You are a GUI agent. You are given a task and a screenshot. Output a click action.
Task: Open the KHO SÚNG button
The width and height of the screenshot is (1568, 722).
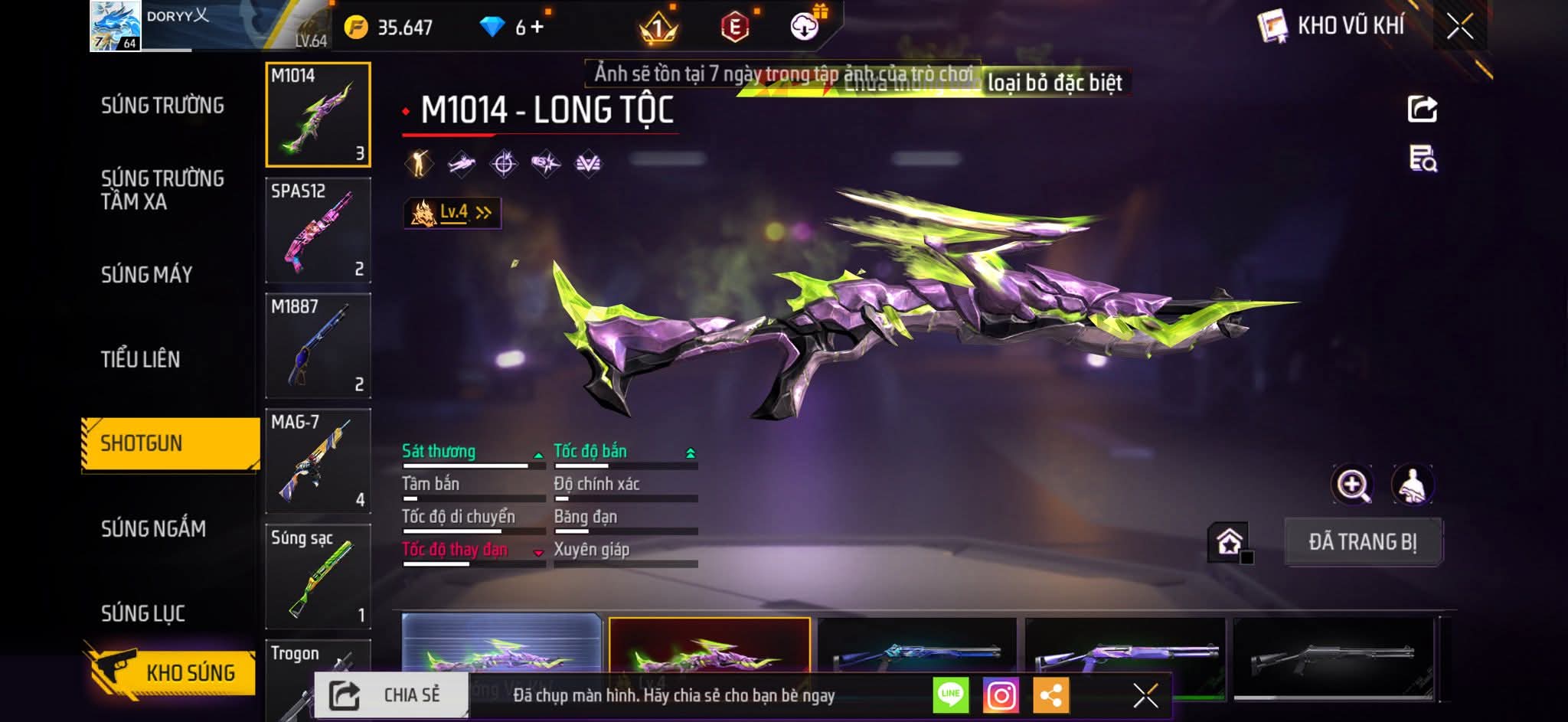pyautogui.click(x=170, y=672)
